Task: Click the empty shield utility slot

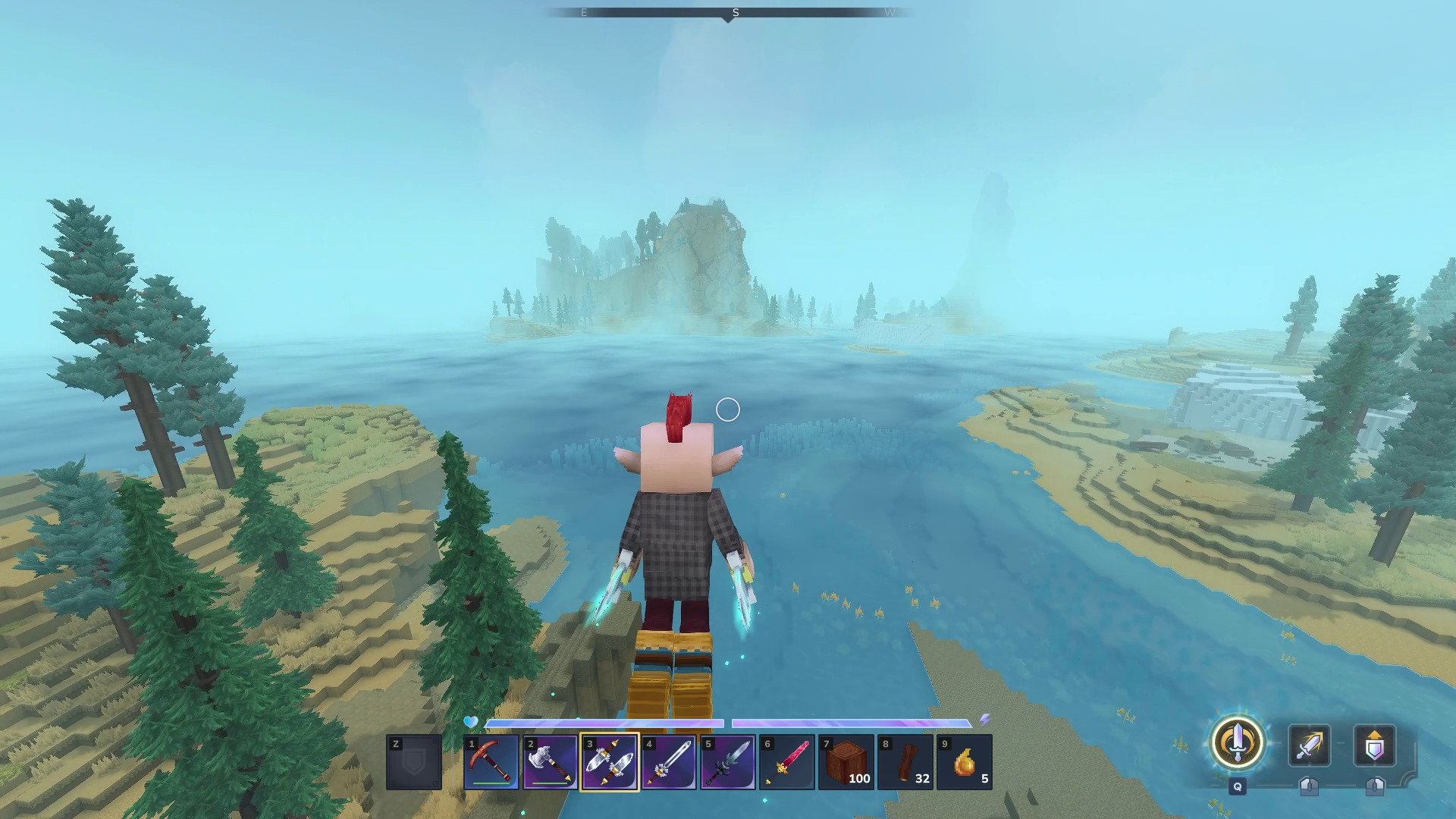Action: click(x=414, y=762)
